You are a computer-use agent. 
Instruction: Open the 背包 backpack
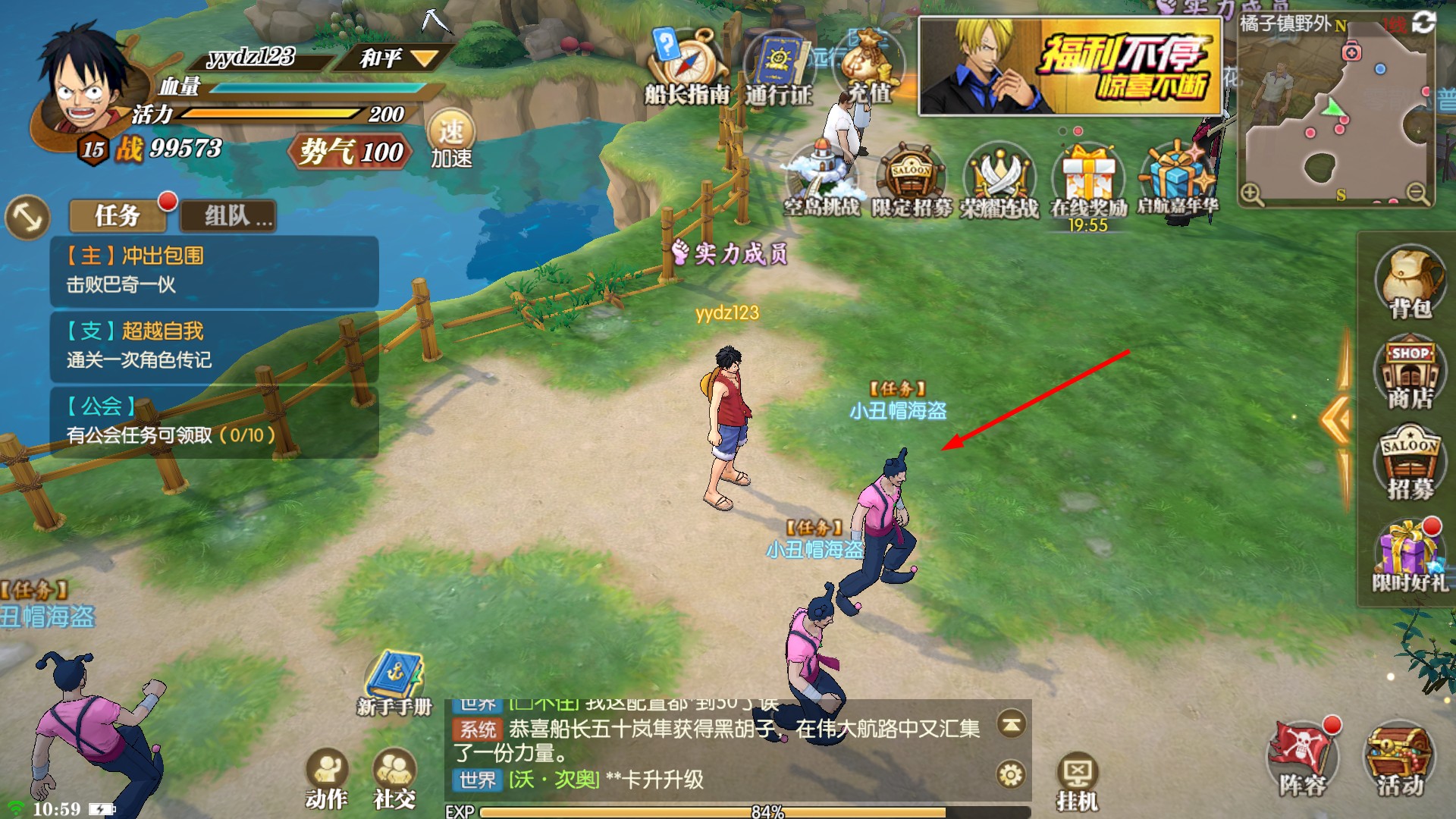click(1410, 282)
